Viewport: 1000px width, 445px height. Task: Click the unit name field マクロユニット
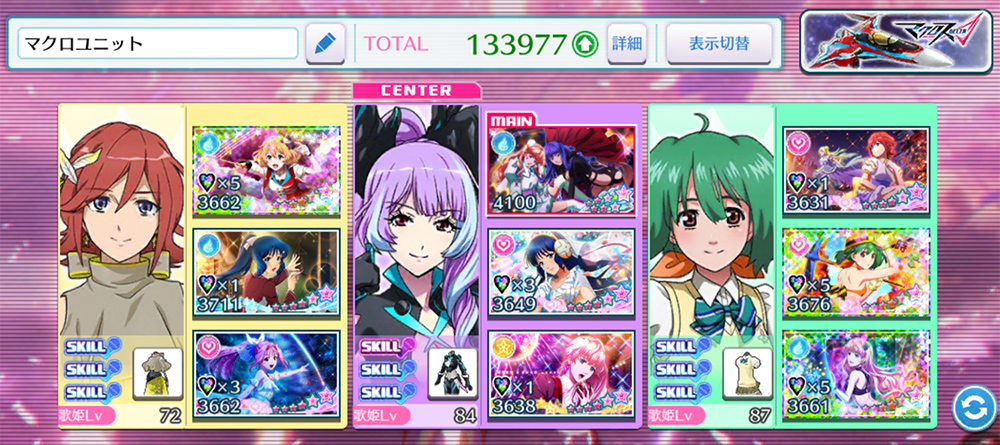coord(158,43)
